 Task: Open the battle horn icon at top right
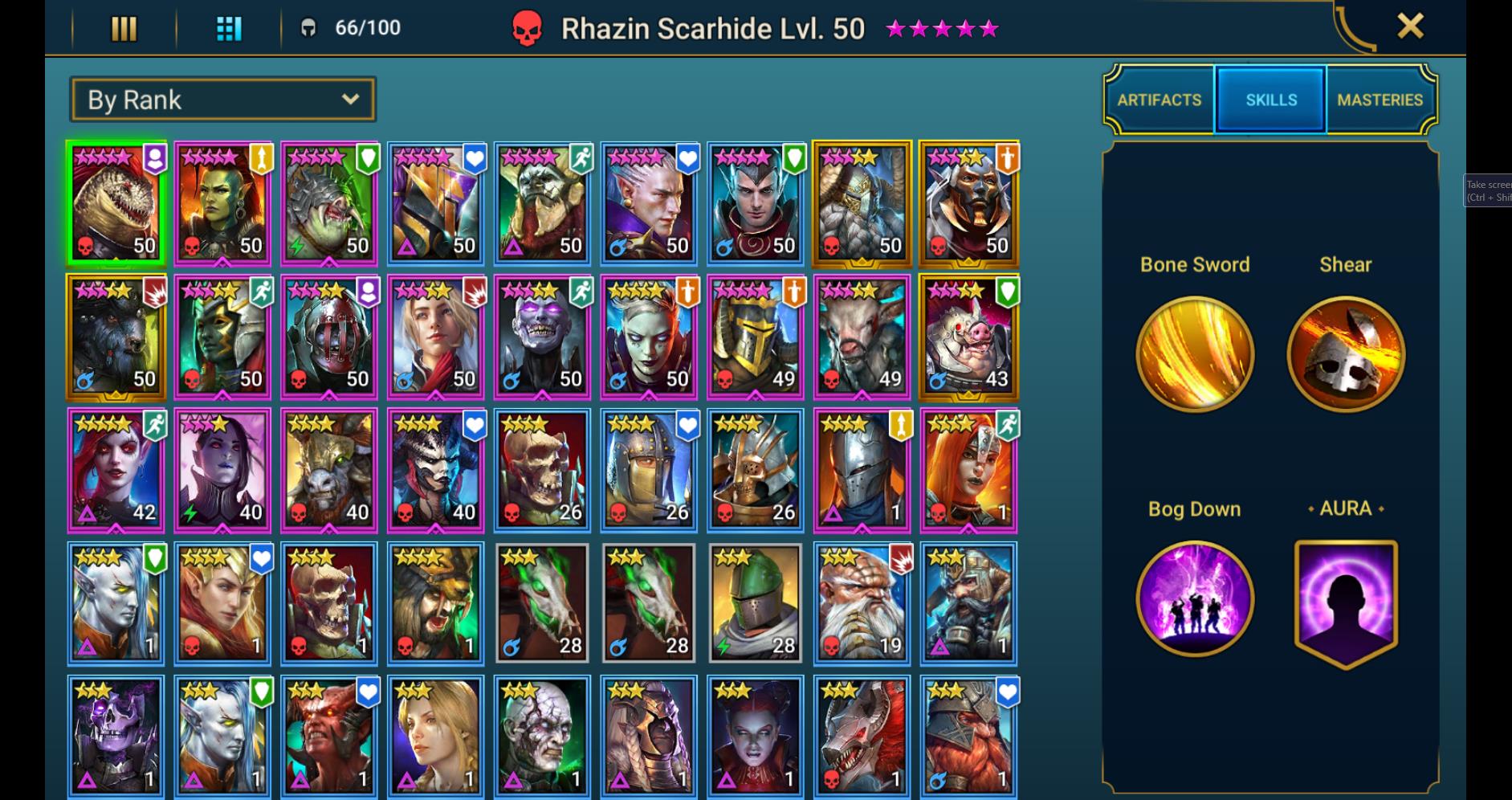click(1355, 27)
